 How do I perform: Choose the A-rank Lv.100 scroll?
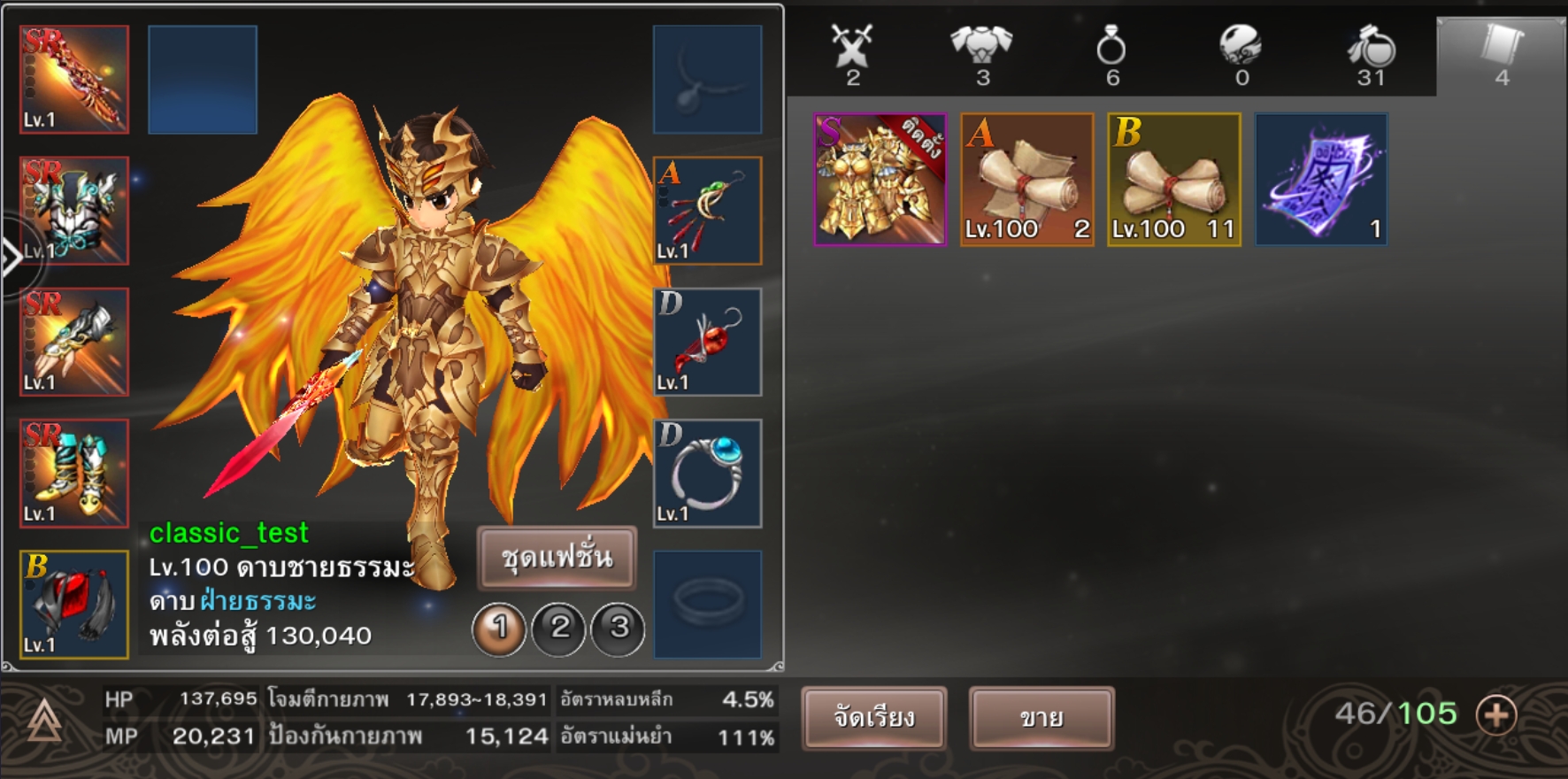point(1026,180)
